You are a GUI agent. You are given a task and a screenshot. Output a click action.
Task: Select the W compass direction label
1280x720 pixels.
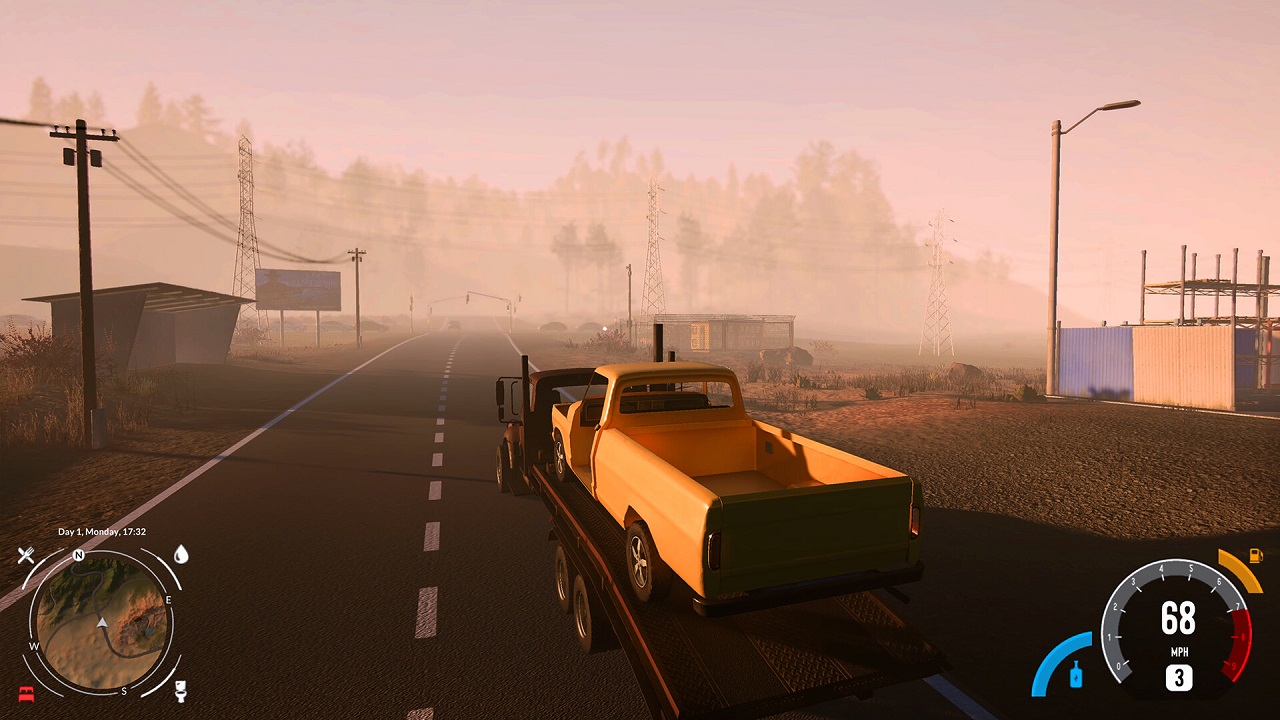tap(34, 645)
